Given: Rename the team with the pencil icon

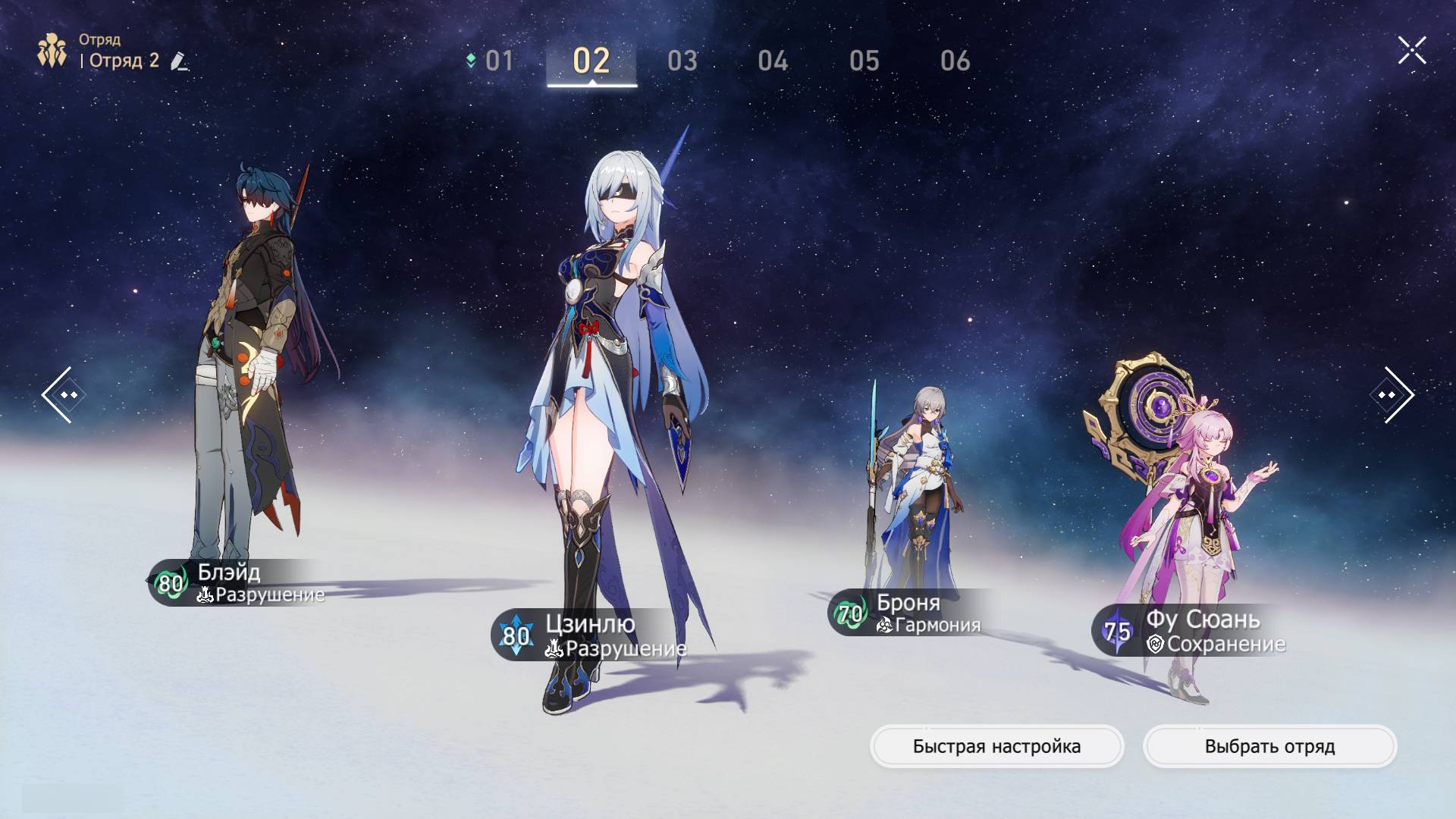Looking at the screenshot, I should click(179, 61).
